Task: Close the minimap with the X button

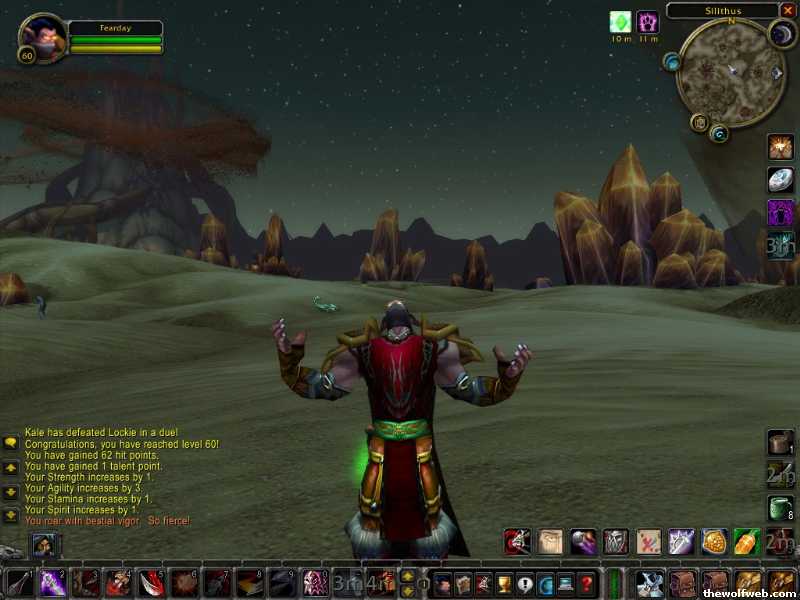Action: [x=788, y=10]
